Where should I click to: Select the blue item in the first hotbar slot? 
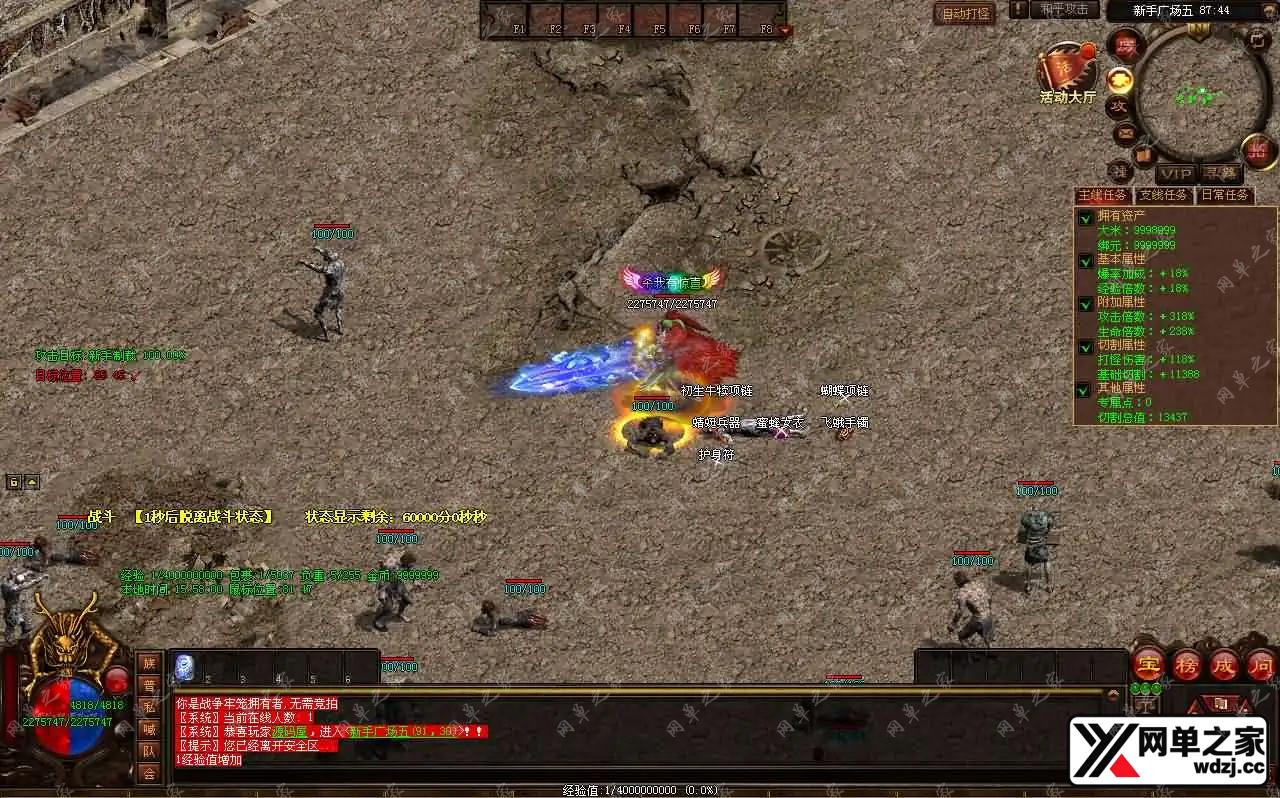185,667
